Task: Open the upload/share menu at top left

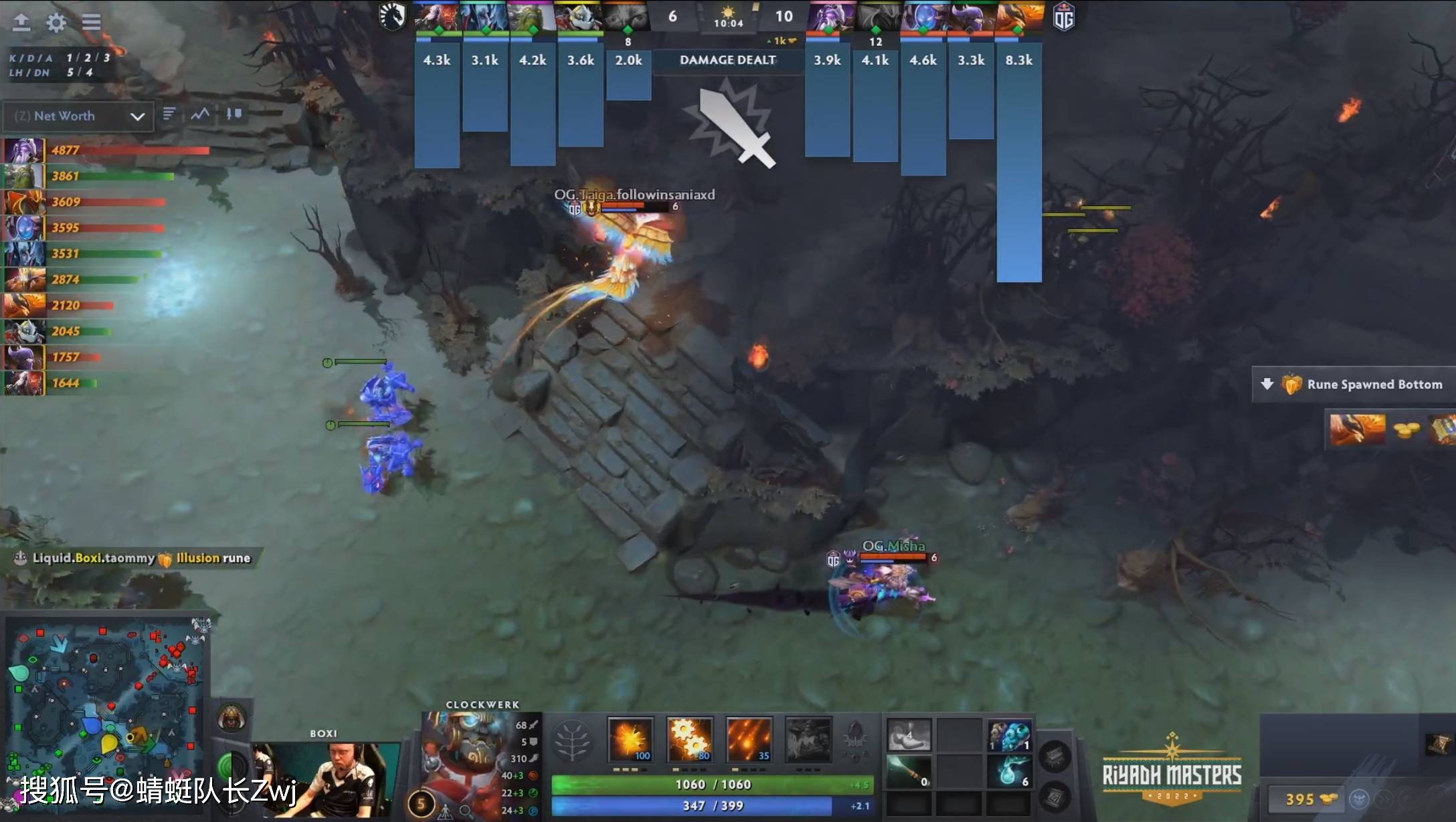Action: [22, 22]
